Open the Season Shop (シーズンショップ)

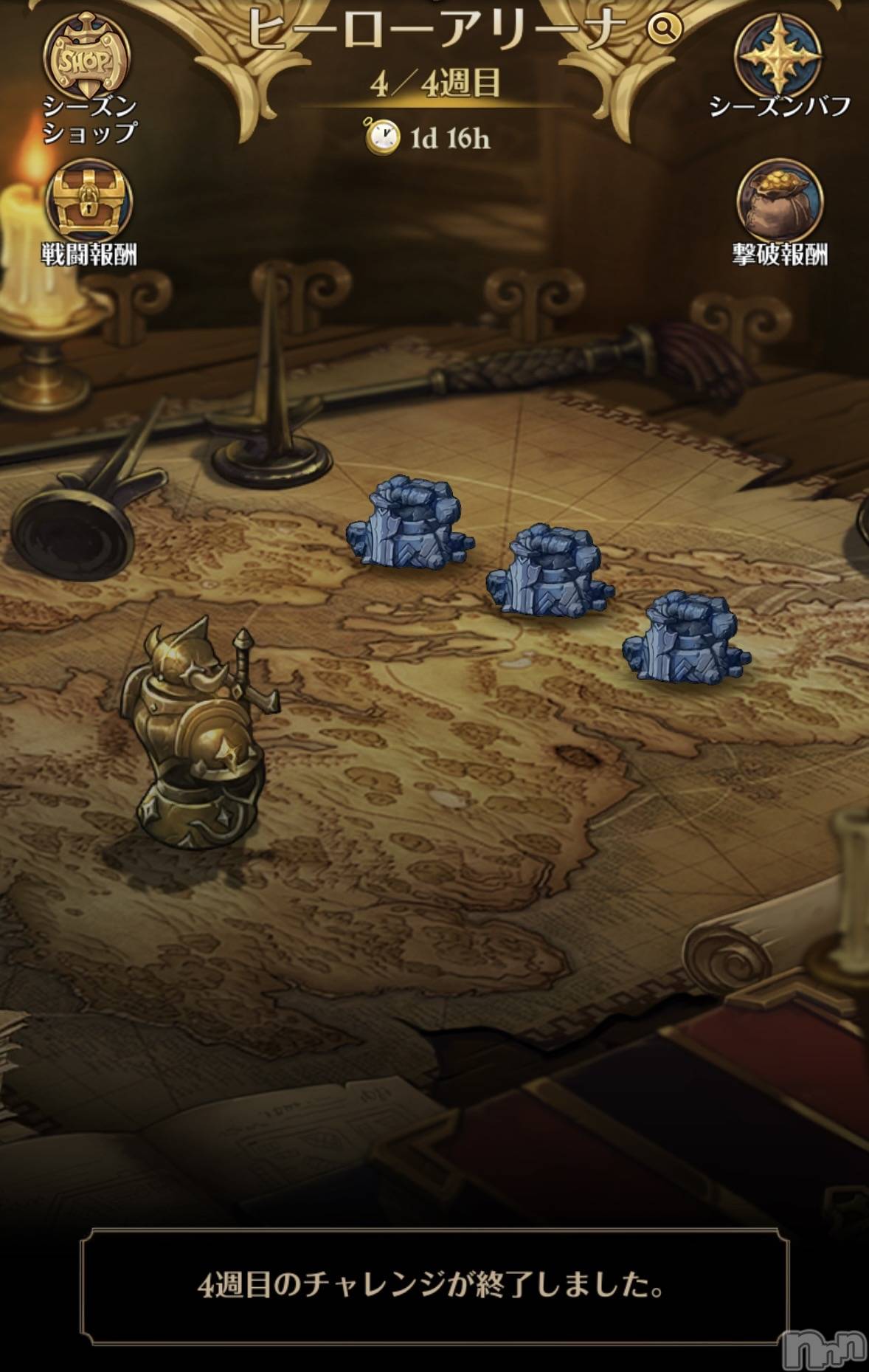(x=88, y=61)
